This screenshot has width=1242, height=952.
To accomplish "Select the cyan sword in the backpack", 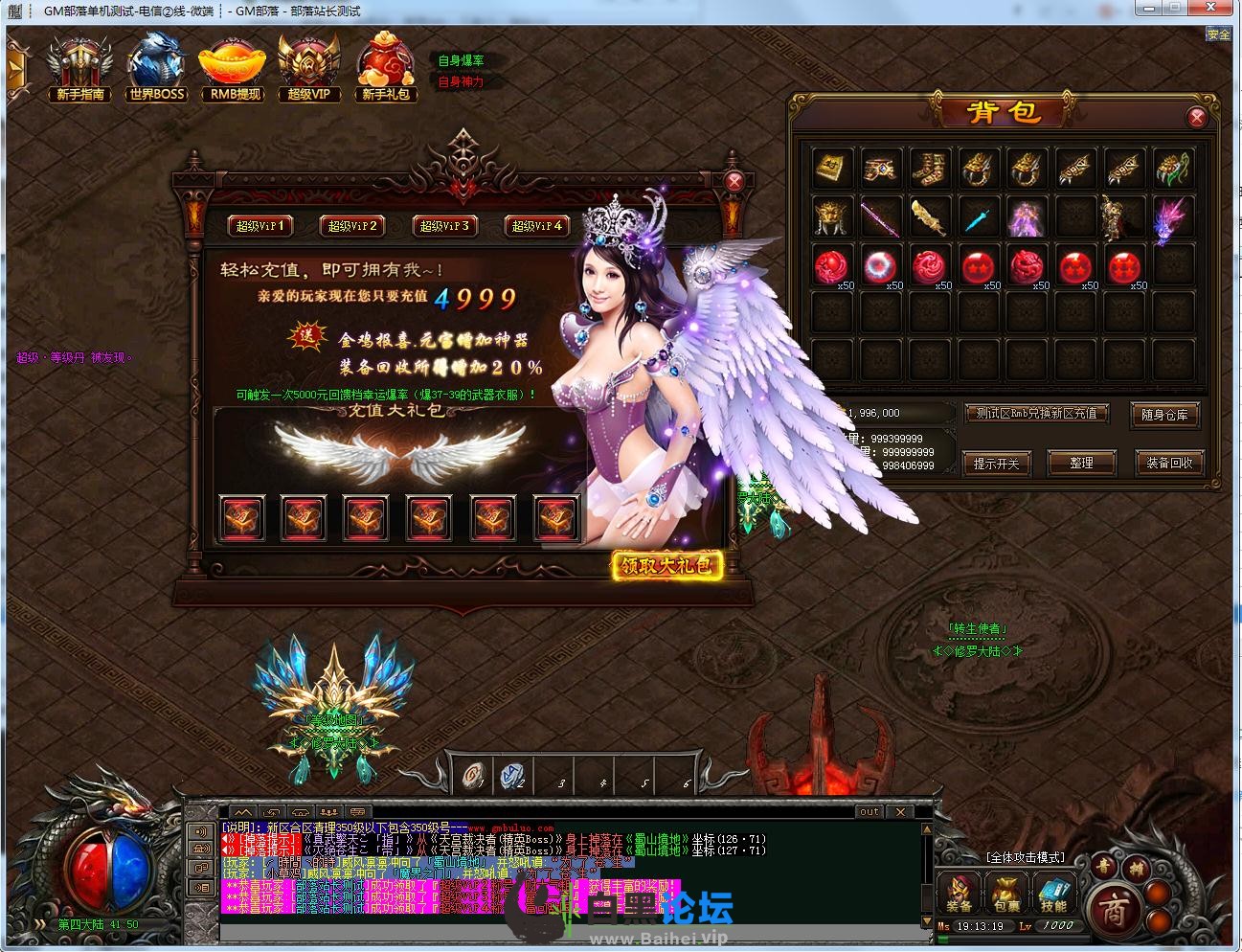I will [x=977, y=216].
